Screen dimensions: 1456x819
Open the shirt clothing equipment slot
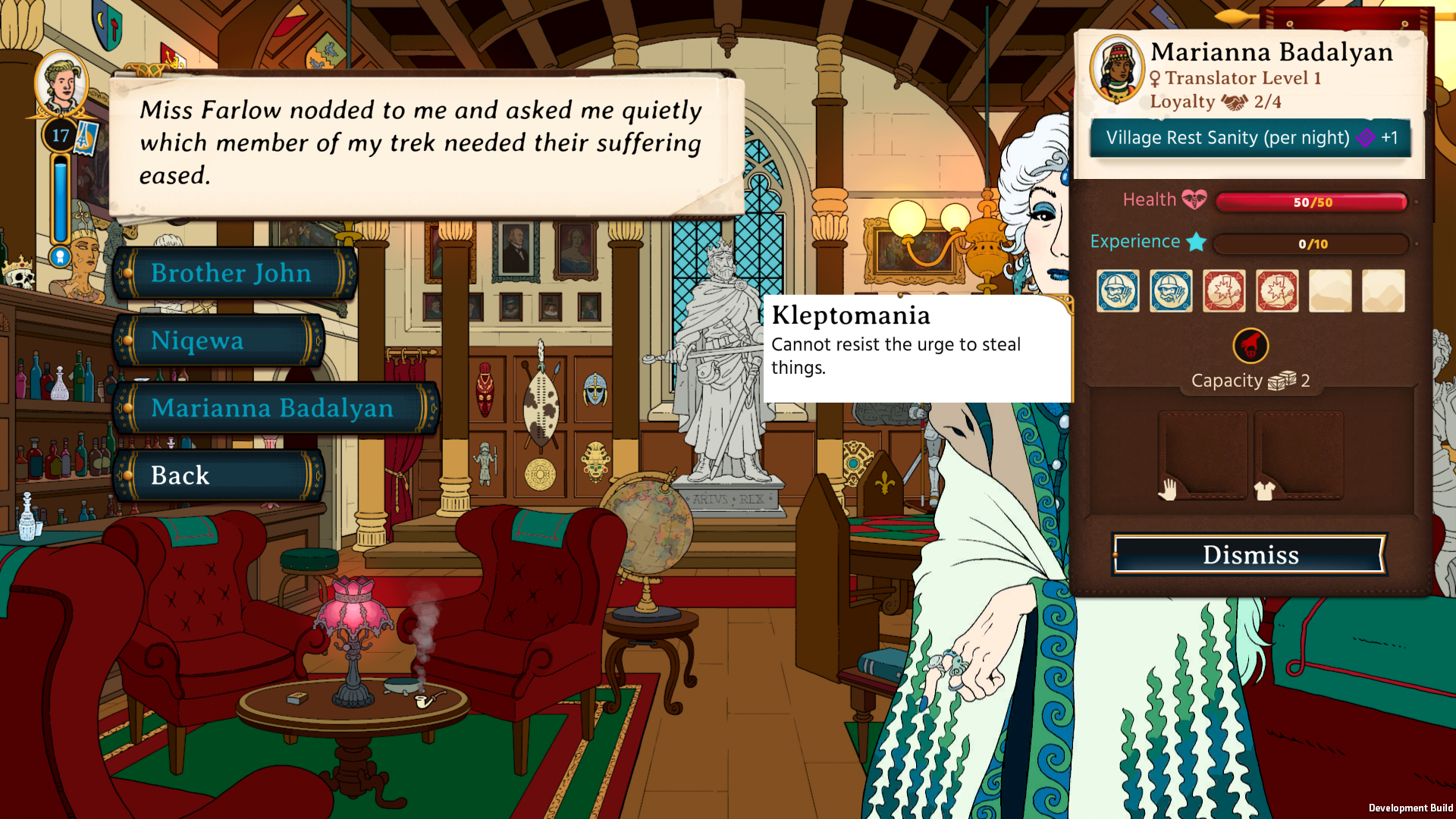(x=1298, y=454)
